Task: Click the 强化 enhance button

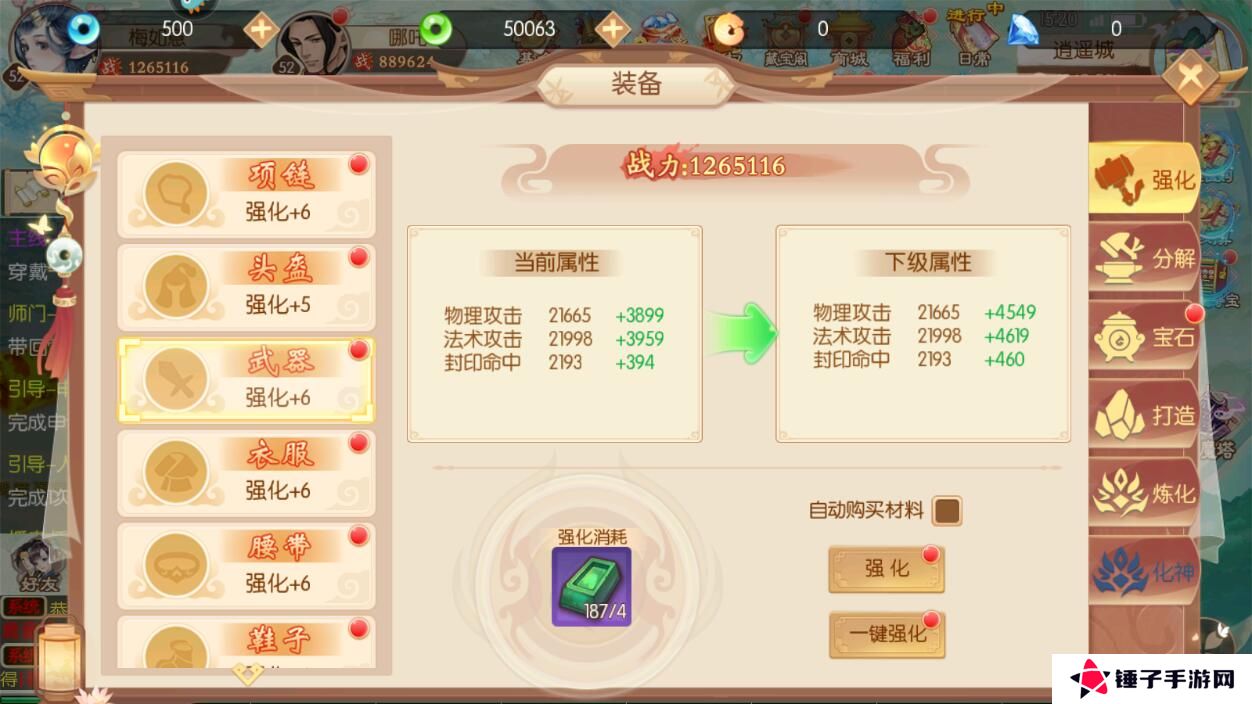Action: [886, 569]
